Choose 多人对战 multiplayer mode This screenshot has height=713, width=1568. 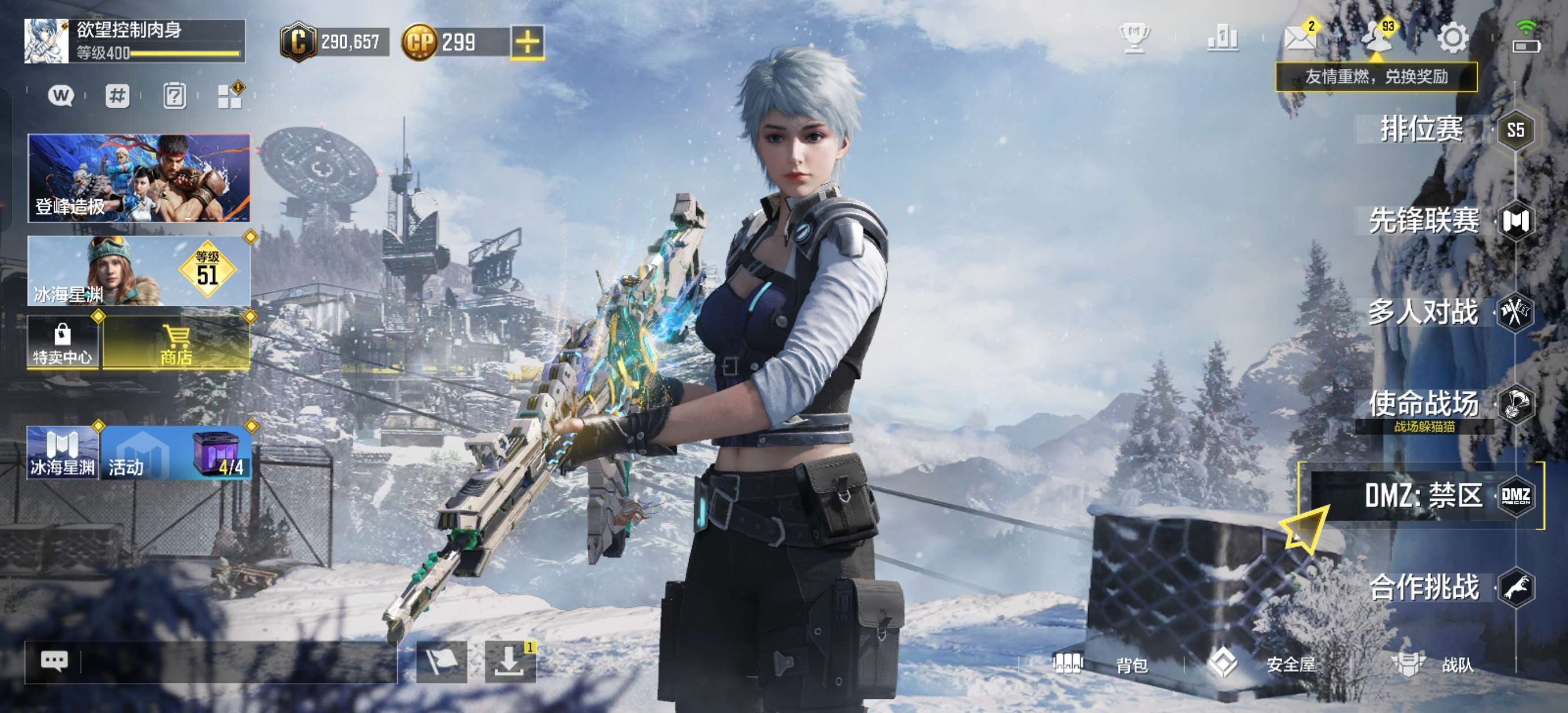click(x=1423, y=313)
